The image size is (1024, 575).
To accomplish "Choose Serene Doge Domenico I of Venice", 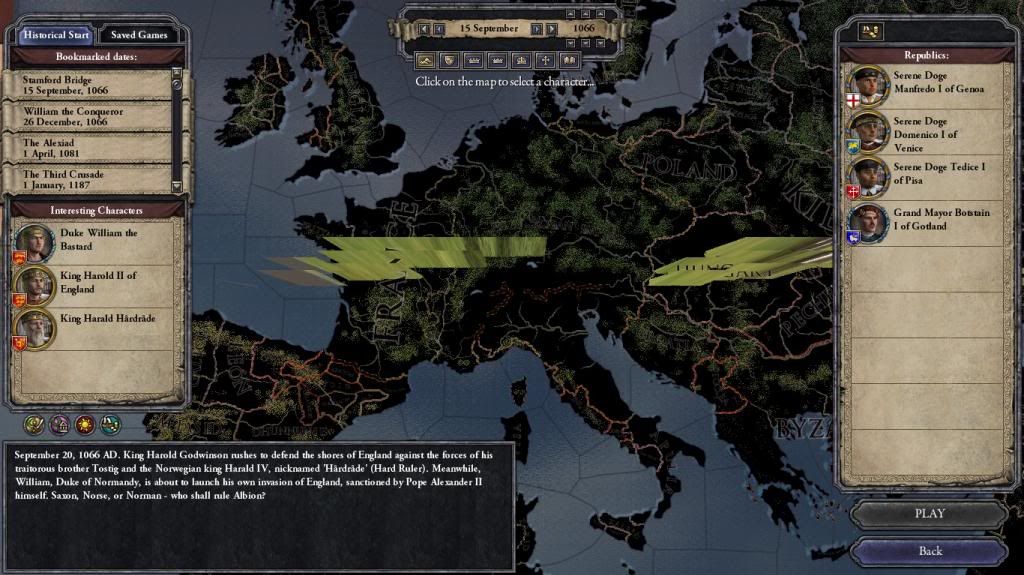I will 920,134.
